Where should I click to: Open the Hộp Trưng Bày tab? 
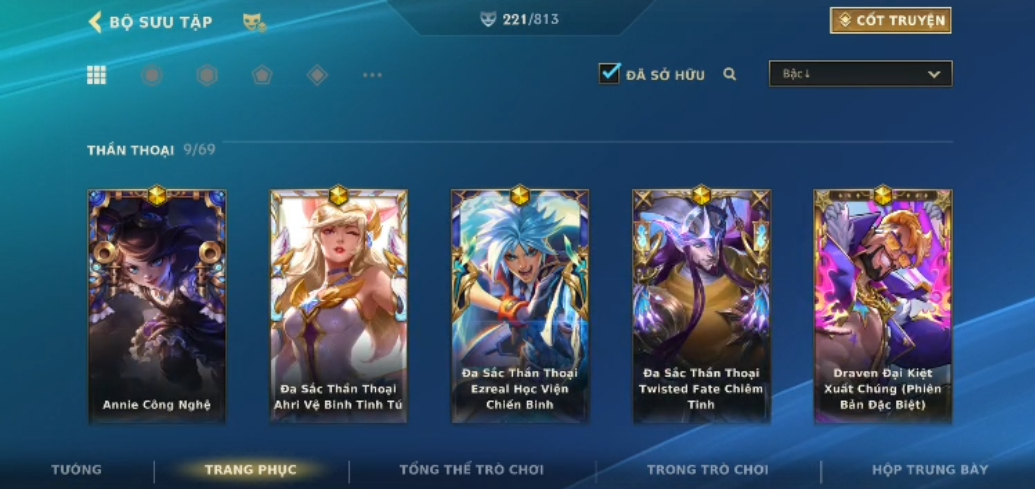point(929,469)
